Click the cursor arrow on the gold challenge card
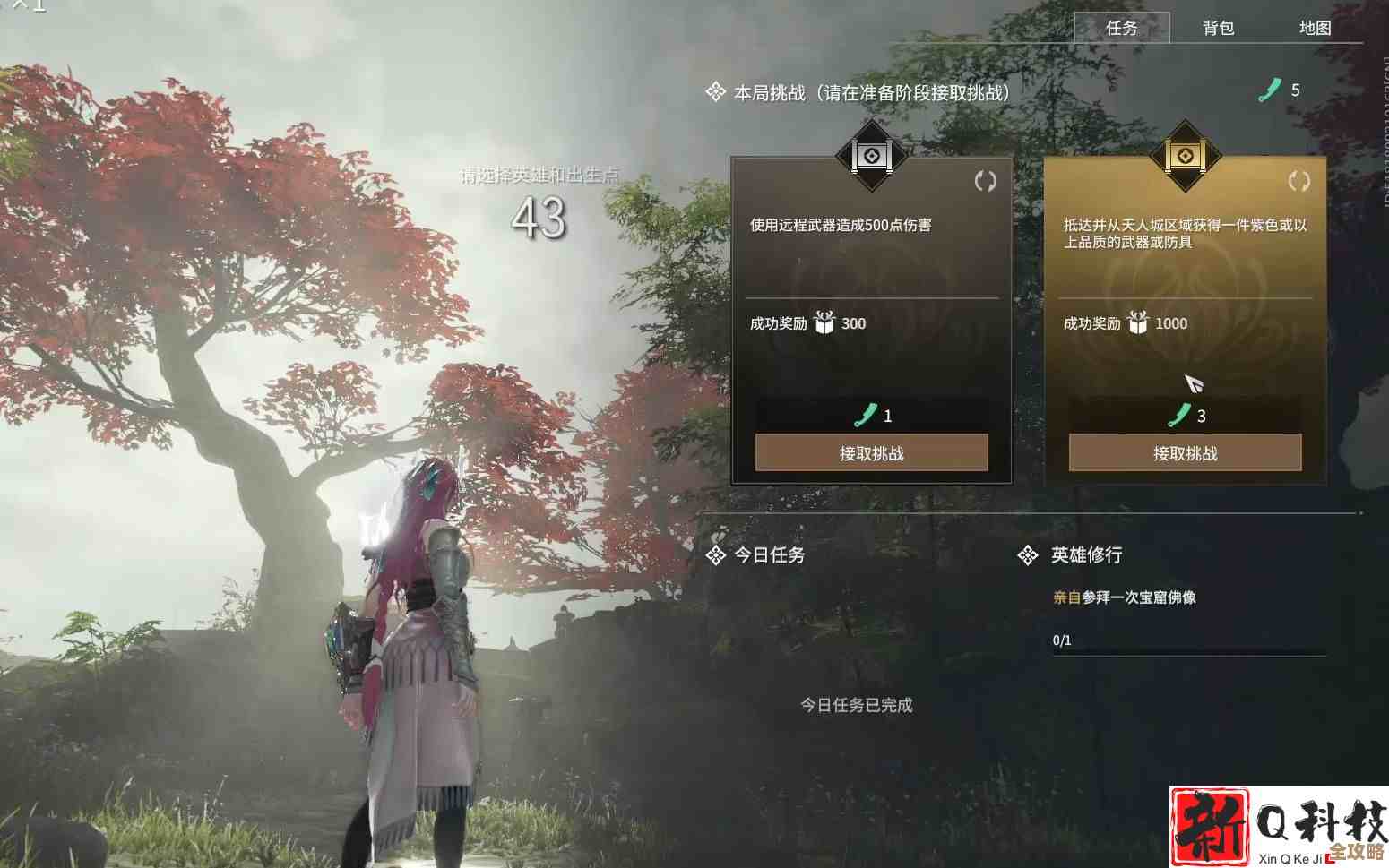Screen dimensions: 1389x868 pos(1195,383)
